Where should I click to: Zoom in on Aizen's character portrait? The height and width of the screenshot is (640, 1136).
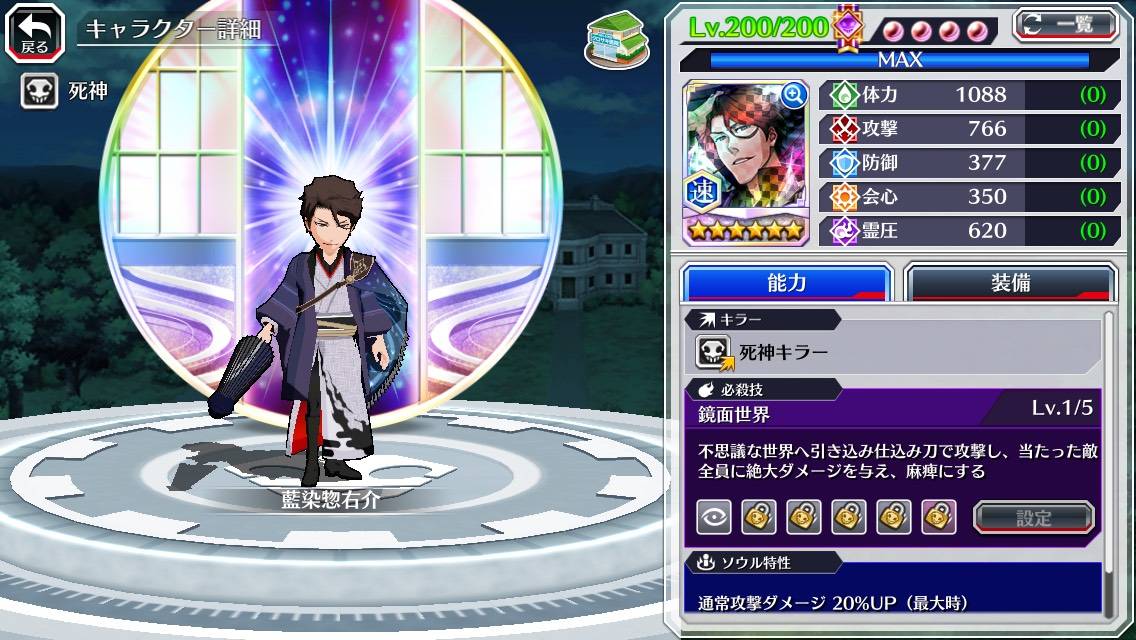[x=794, y=95]
